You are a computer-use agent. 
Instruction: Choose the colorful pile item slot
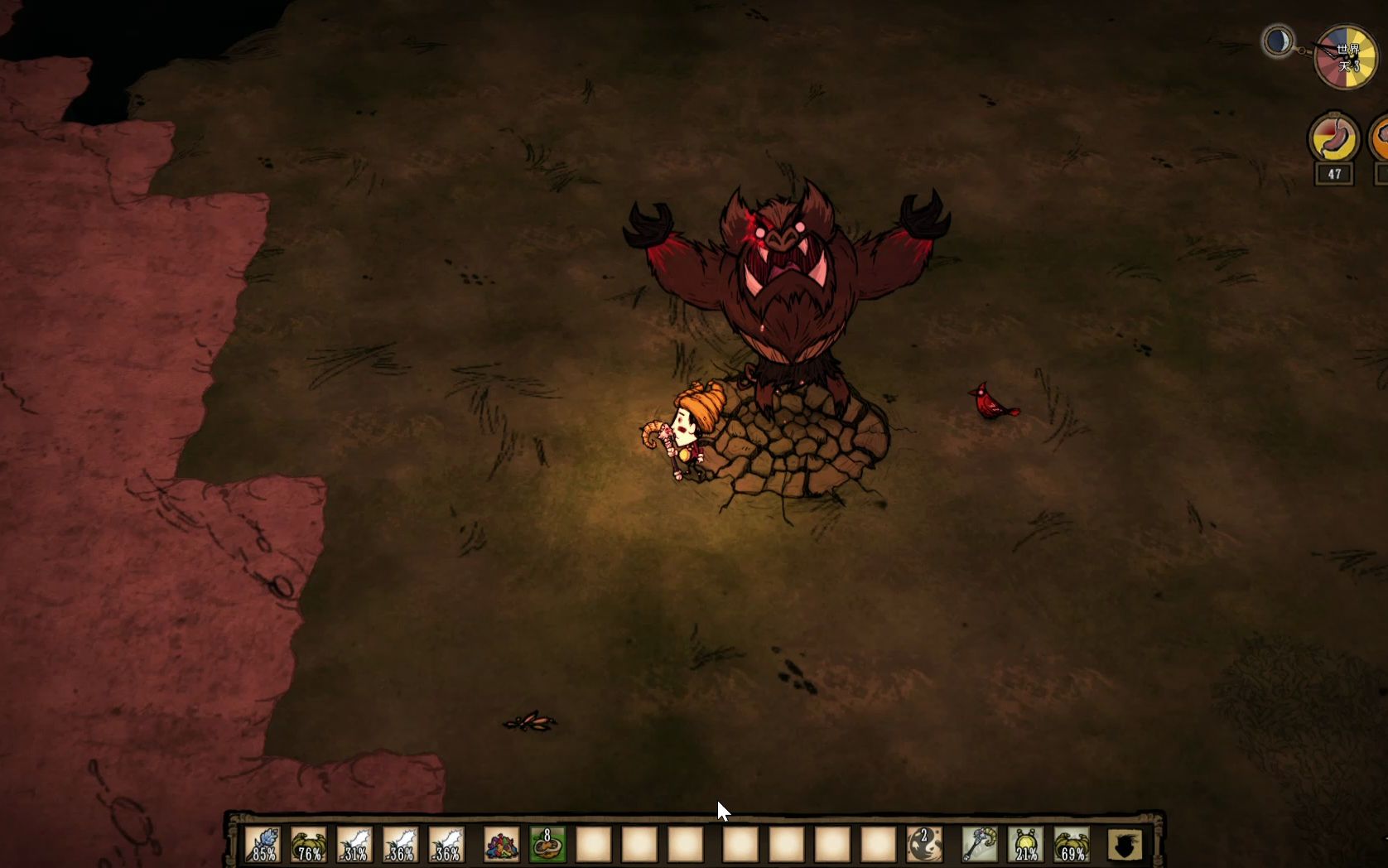click(501, 845)
